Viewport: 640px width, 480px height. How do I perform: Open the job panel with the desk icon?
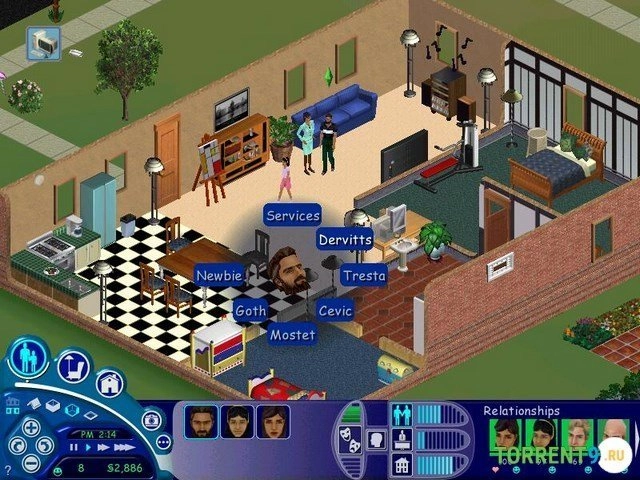401,439
